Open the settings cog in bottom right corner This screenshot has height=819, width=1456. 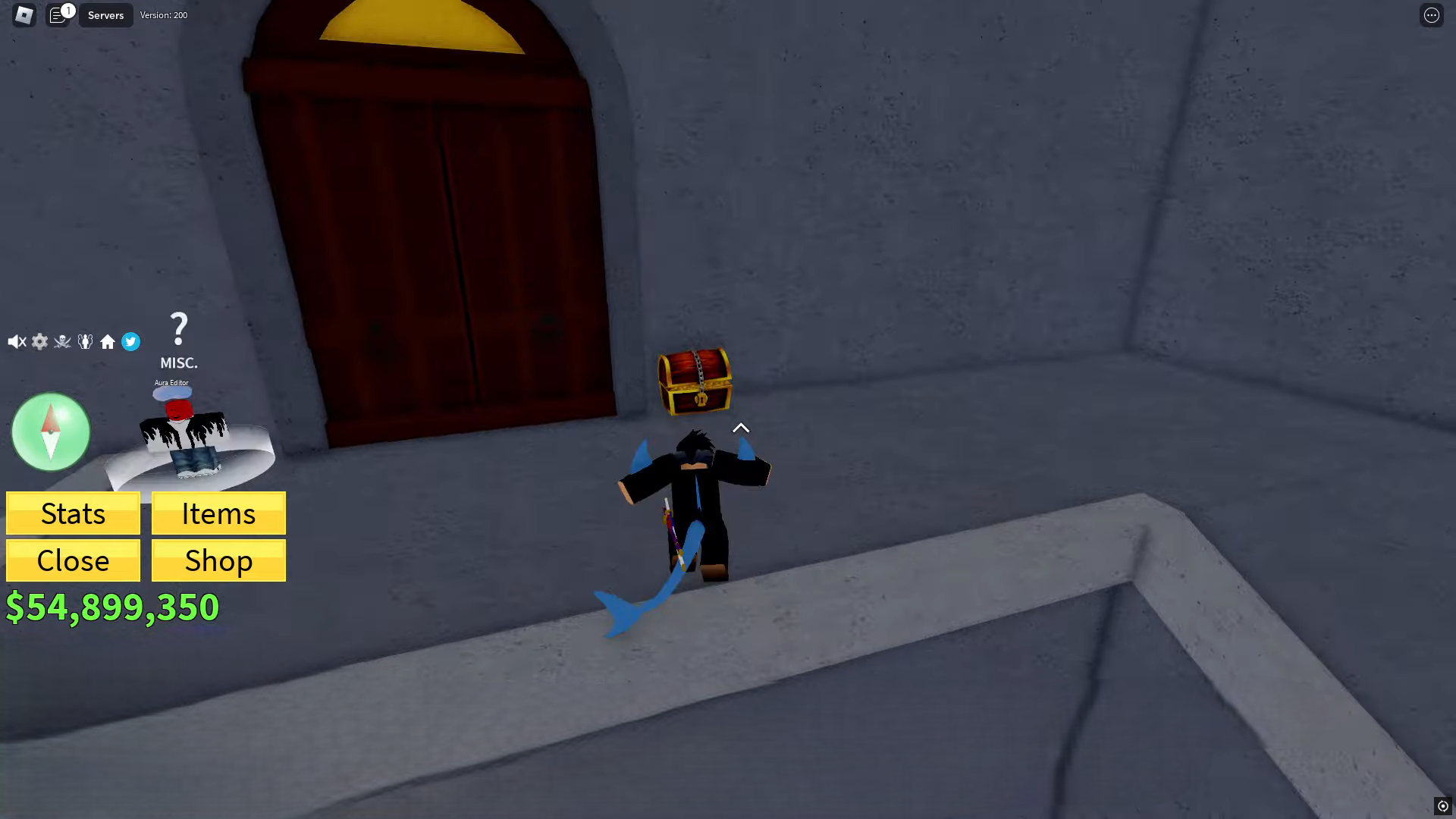[x=1443, y=805]
